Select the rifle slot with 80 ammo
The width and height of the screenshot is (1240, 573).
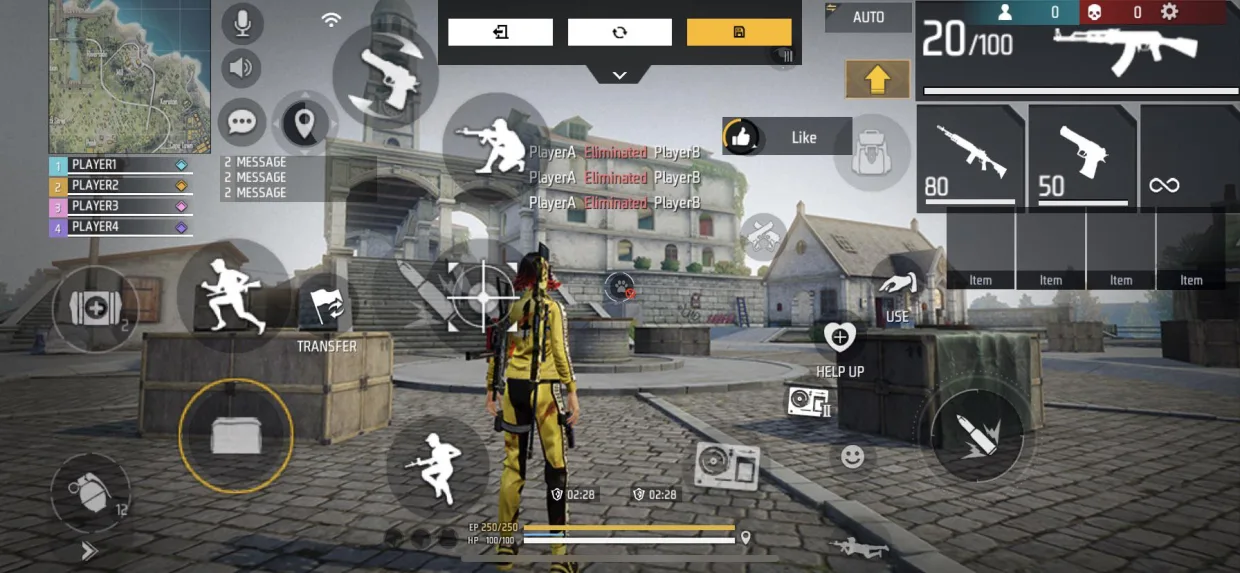970,158
